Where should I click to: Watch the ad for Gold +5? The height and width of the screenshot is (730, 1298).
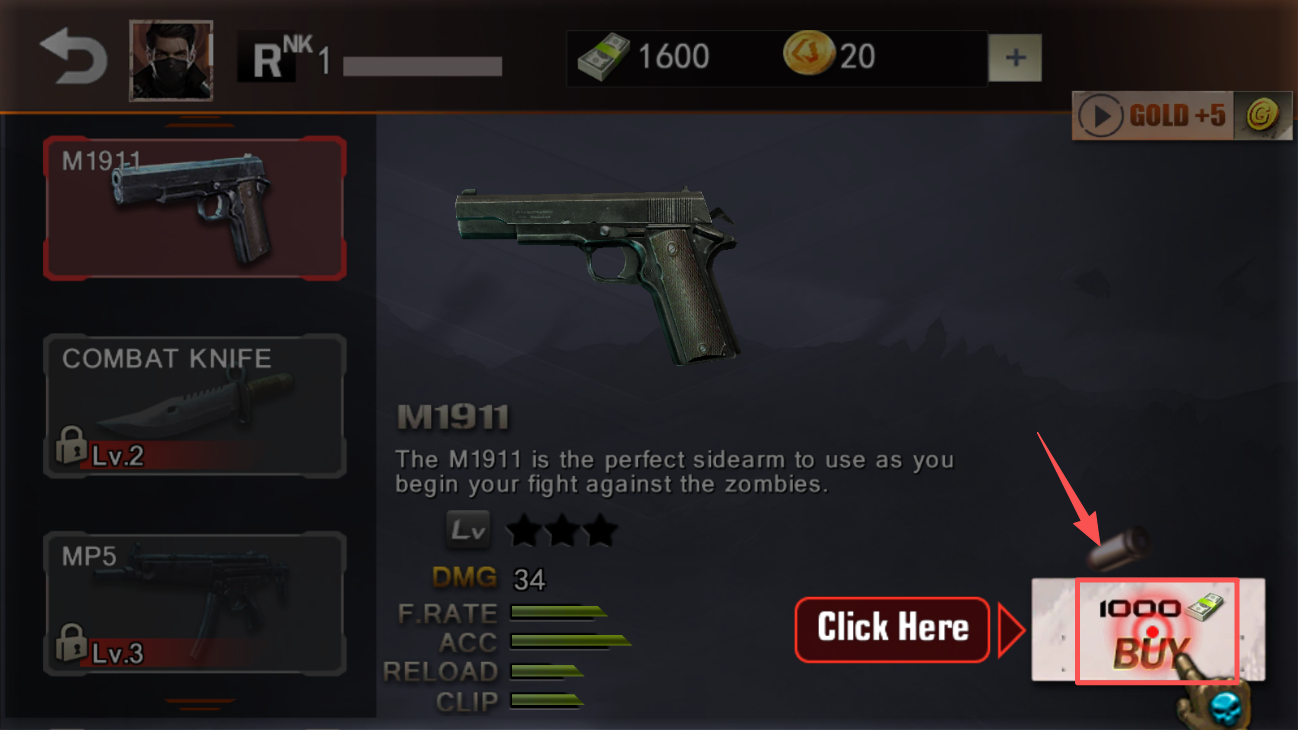click(x=1181, y=116)
